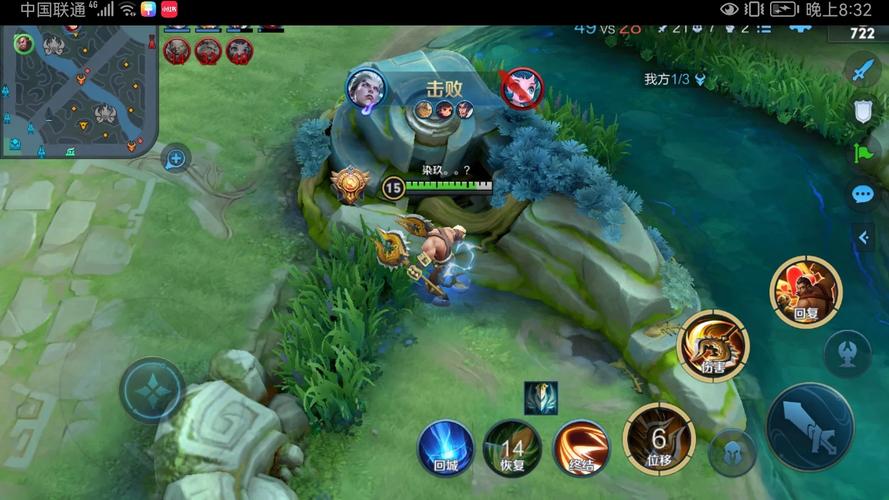This screenshot has width=889, height=500.
Task: Tap the green flag signal icon
Action: [862, 152]
